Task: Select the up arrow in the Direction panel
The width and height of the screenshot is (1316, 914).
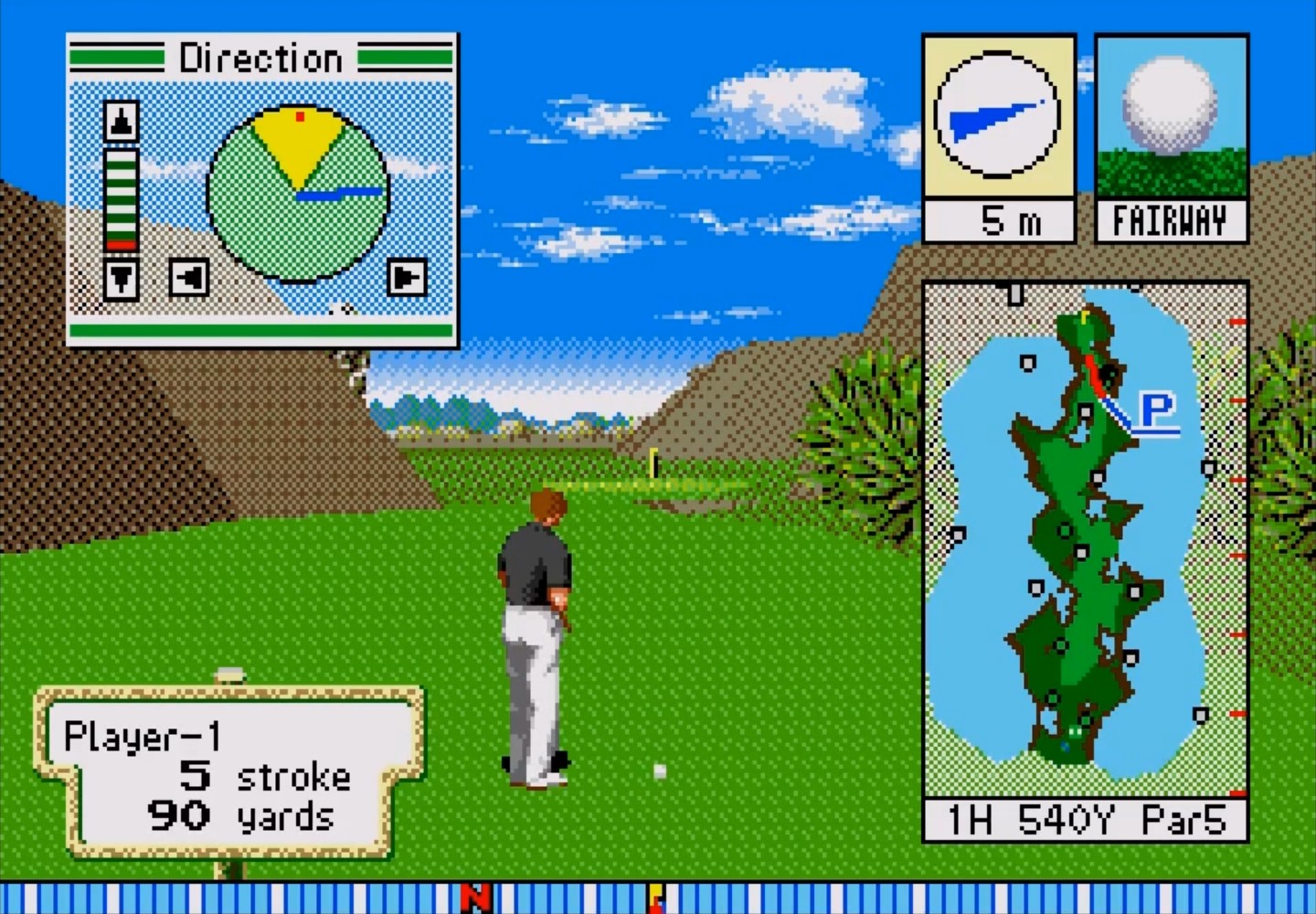Action: point(122,121)
